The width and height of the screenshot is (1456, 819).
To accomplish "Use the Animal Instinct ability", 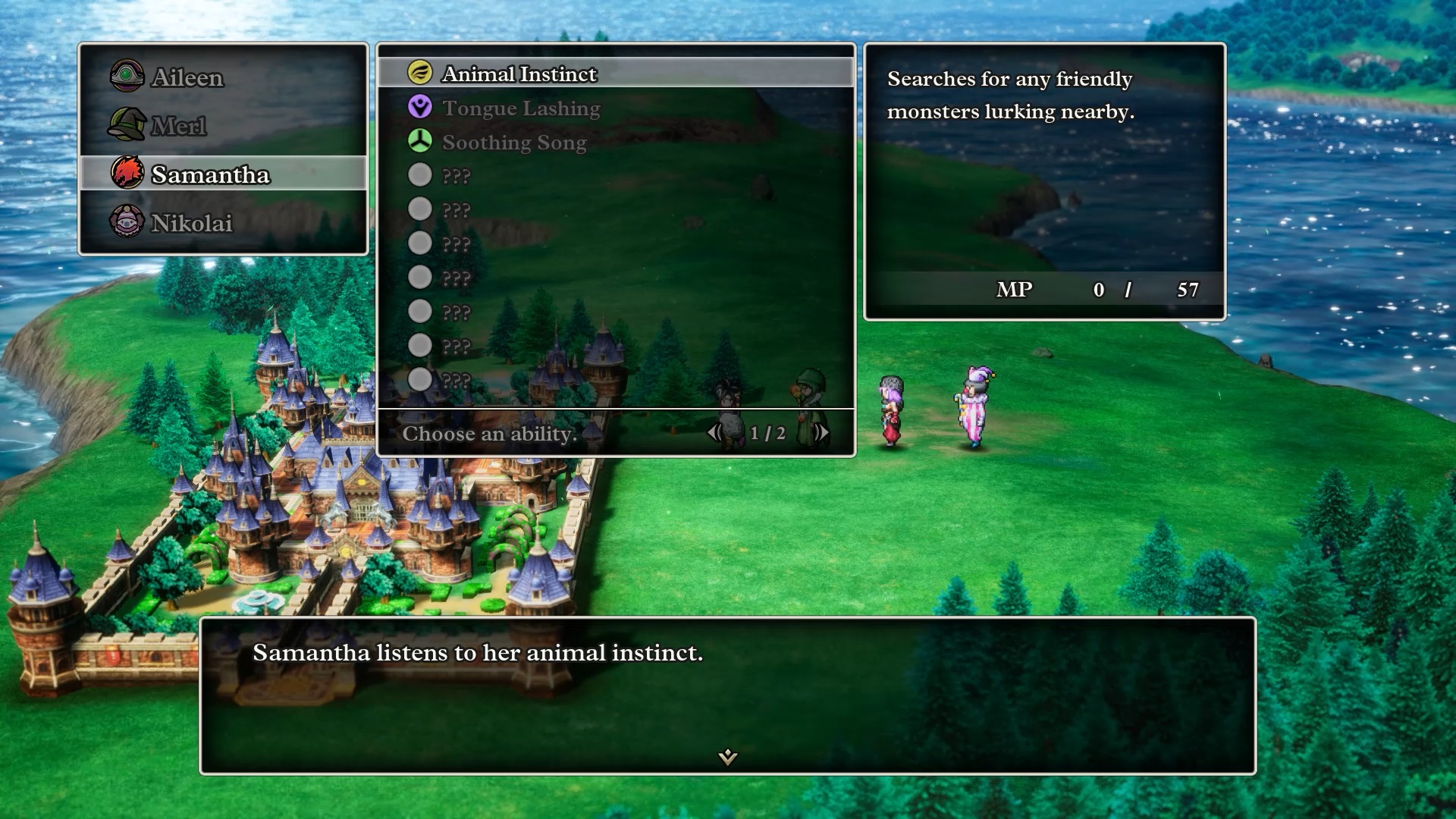I will (519, 74).
